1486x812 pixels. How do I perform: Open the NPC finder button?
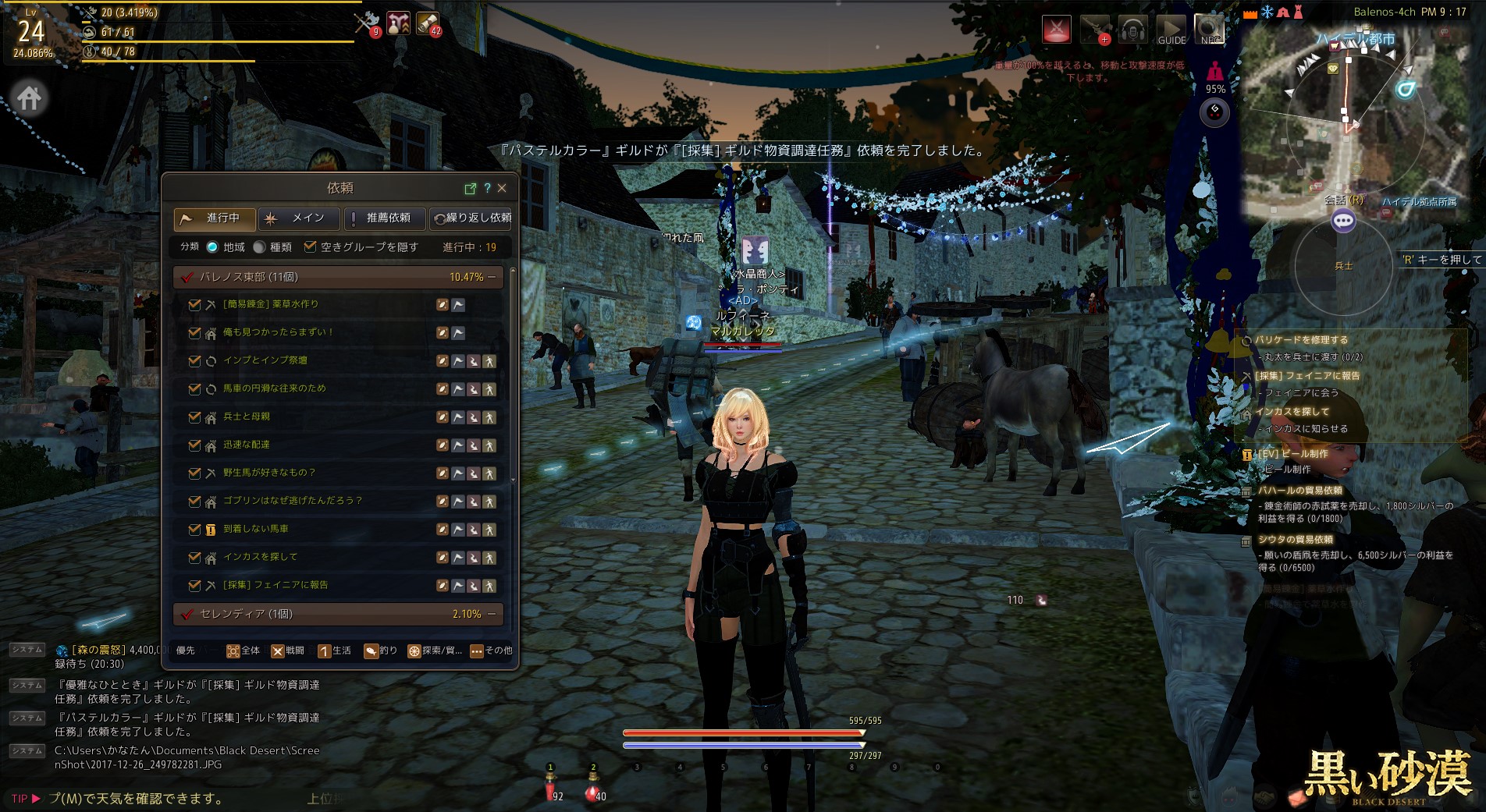1209,30
